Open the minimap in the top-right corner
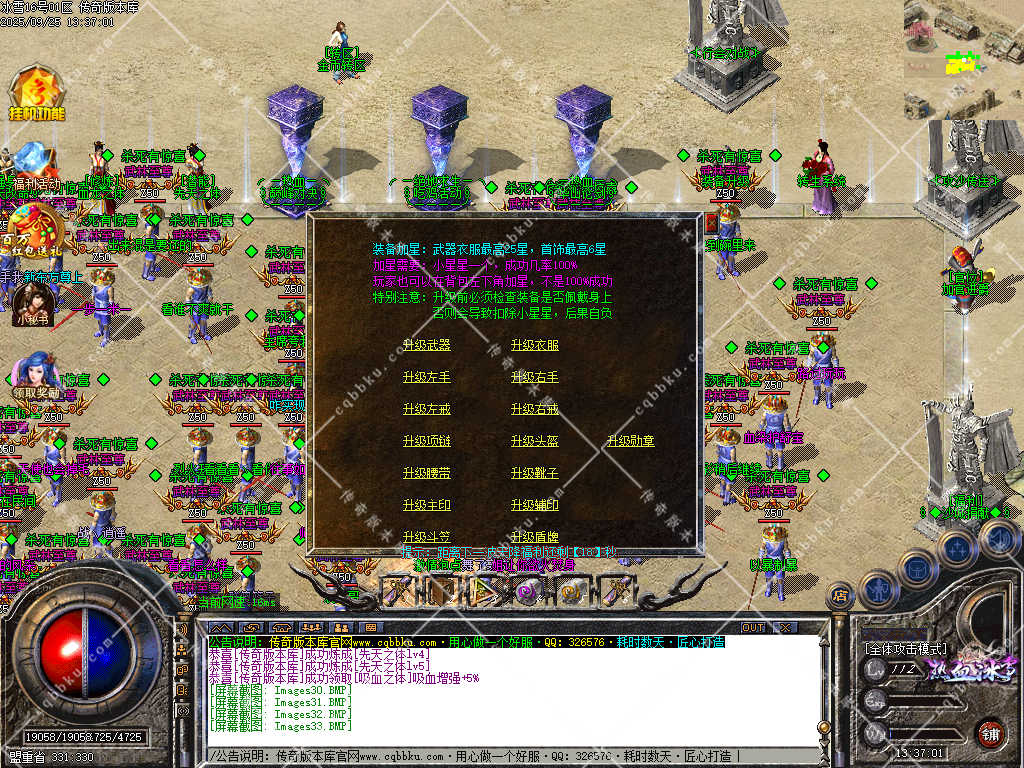The image size is (1024, 768). [x=963, y=58]
